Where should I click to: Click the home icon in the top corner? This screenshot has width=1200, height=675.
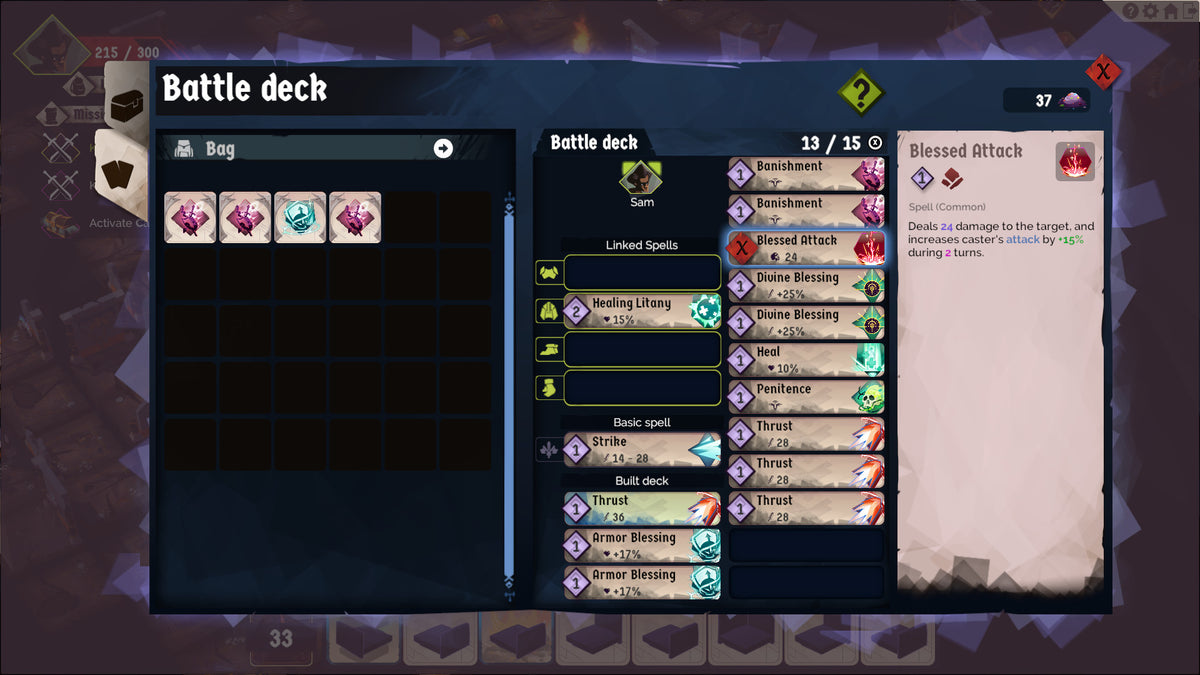click(1169, 11)
